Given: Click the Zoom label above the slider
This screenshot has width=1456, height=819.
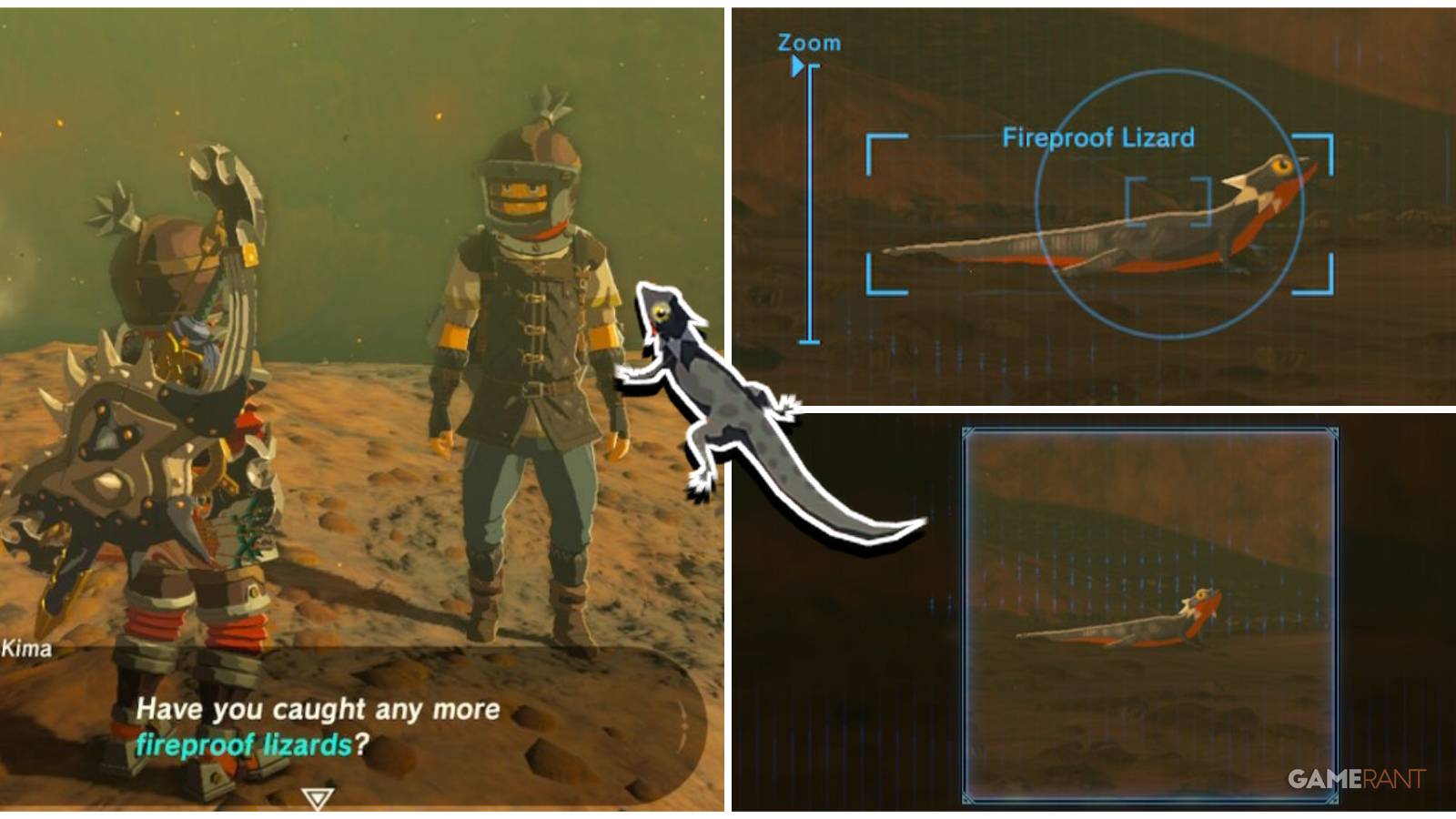Looking at the screenshot, I should click(x=808, y=42).
